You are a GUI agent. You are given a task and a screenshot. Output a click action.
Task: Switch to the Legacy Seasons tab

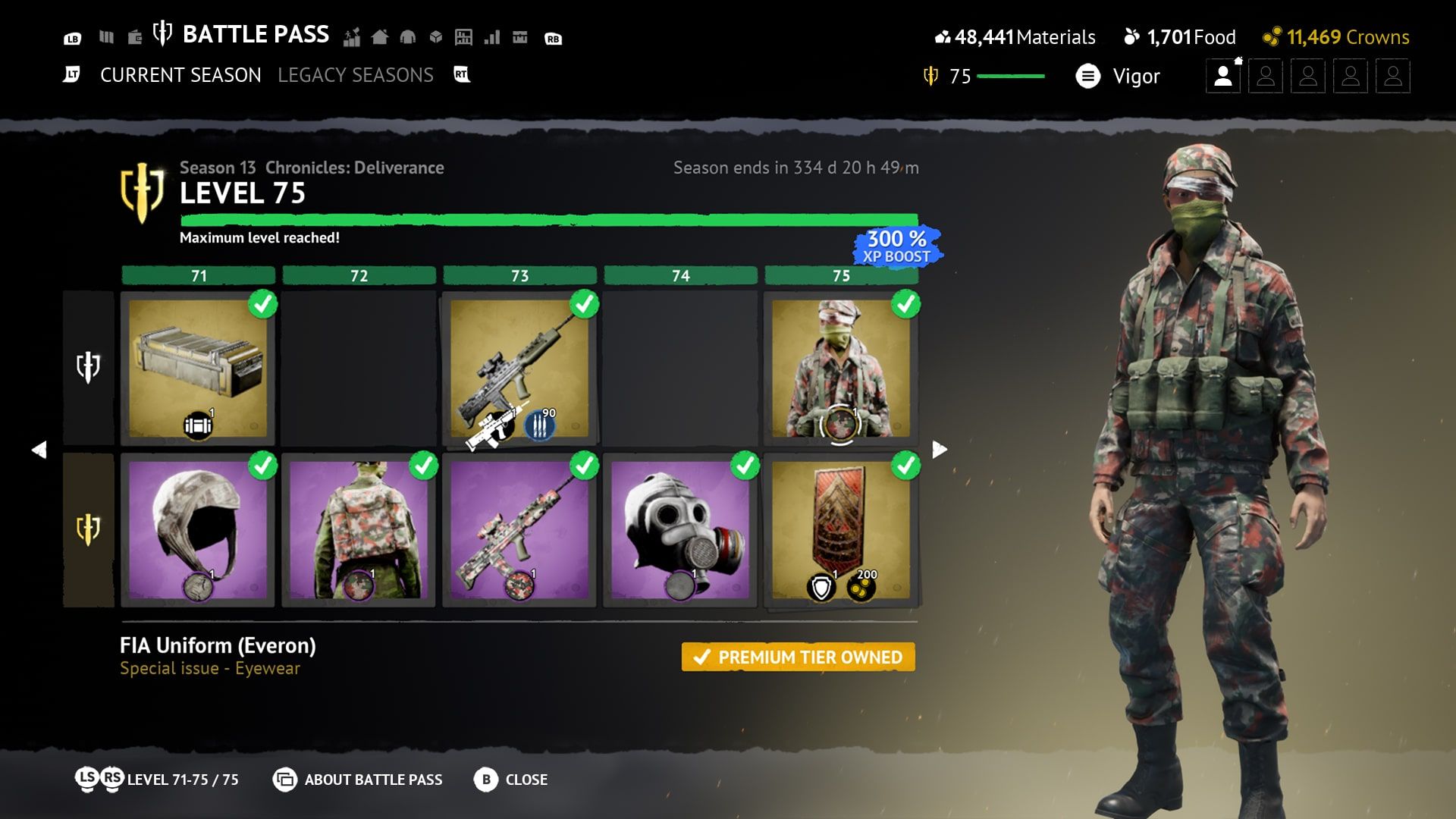(x=355, y=75)
